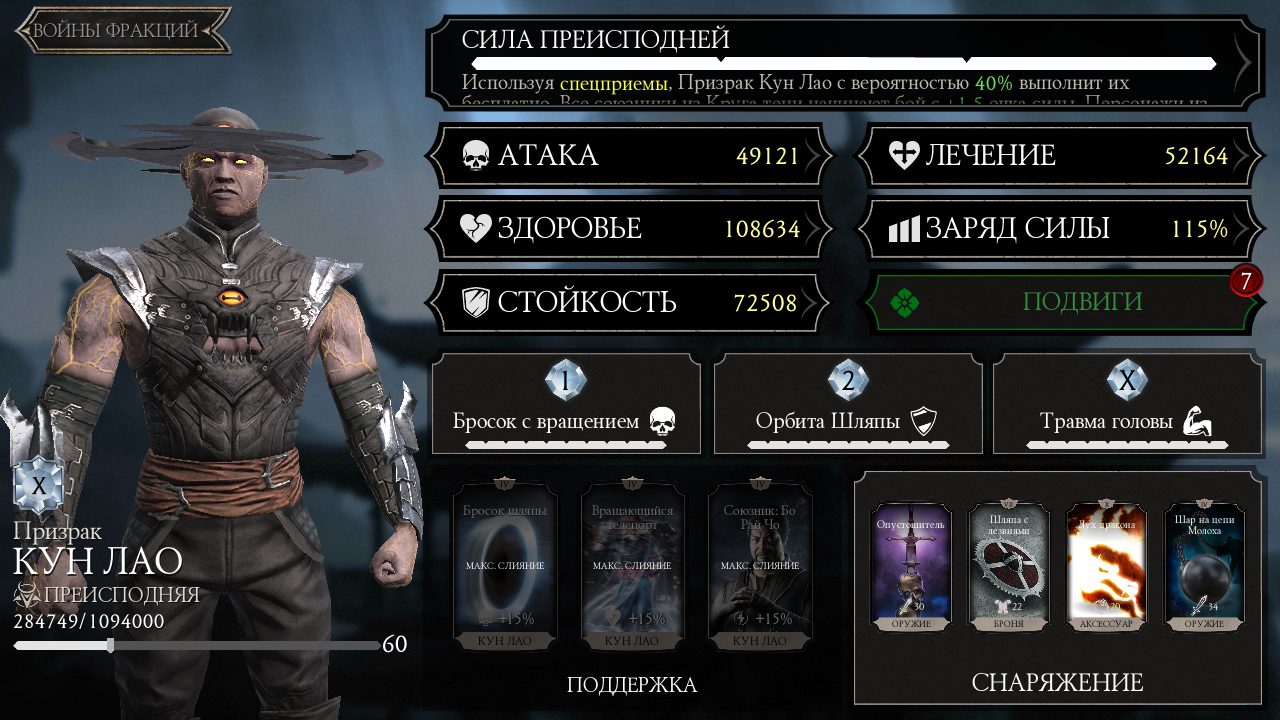
Task: View the Лечение stat details
Action: tap(1058, 156)
